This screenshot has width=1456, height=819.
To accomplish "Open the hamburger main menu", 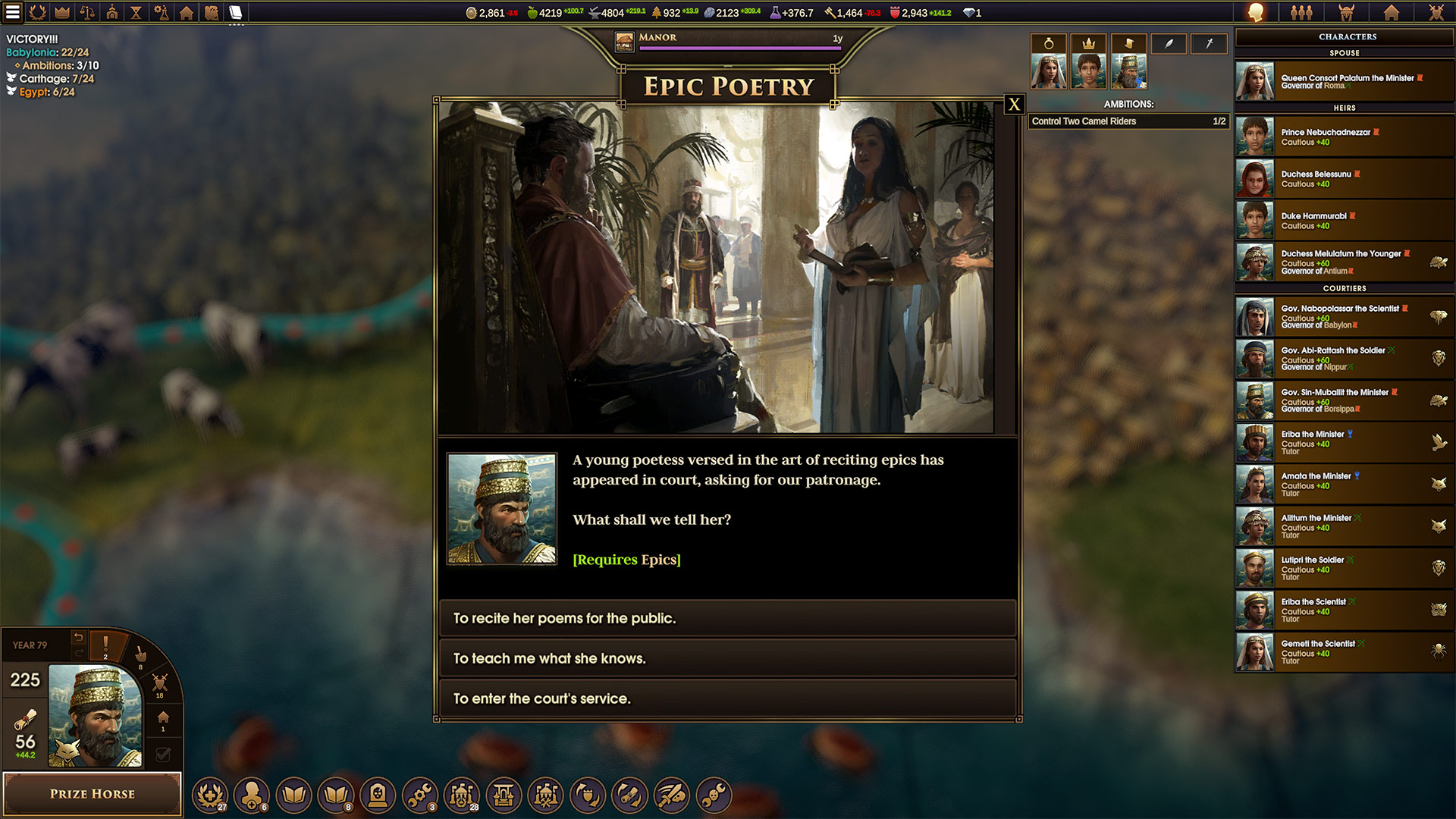I will coord(13,12).
